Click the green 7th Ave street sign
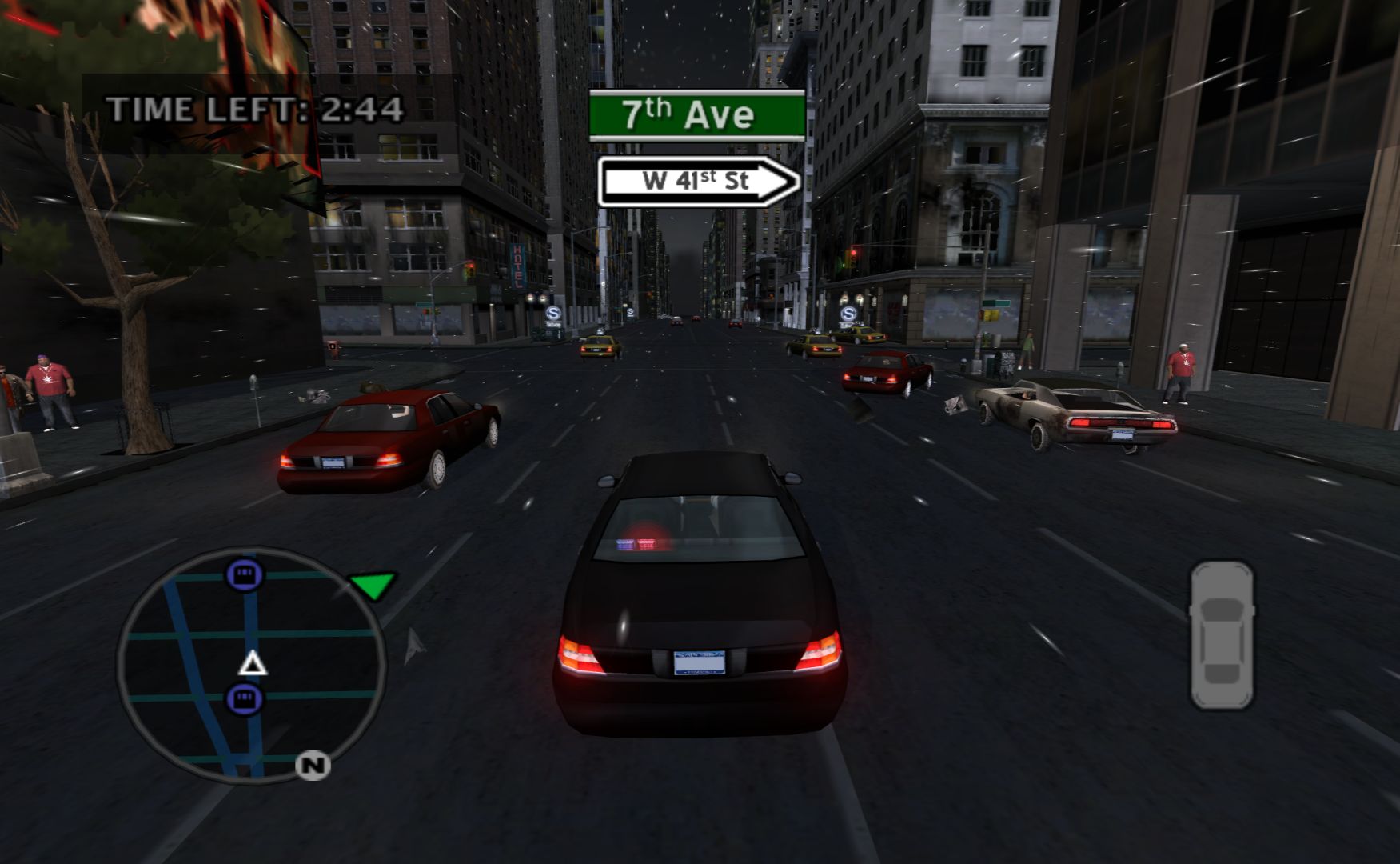Viewport: 1400px width, 864px height. [696, 115]
